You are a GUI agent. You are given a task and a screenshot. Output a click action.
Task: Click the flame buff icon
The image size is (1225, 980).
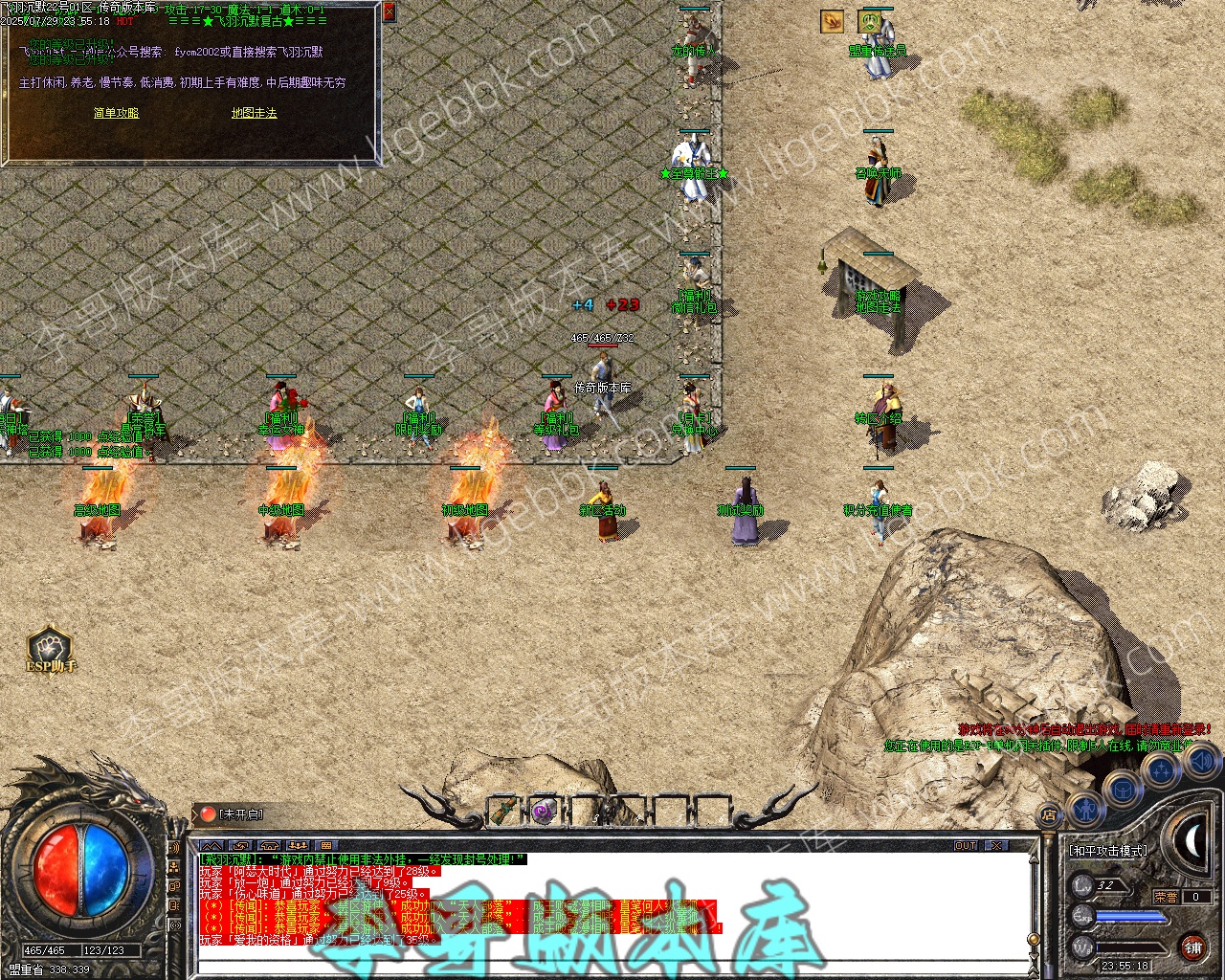[x=832, y=21]
